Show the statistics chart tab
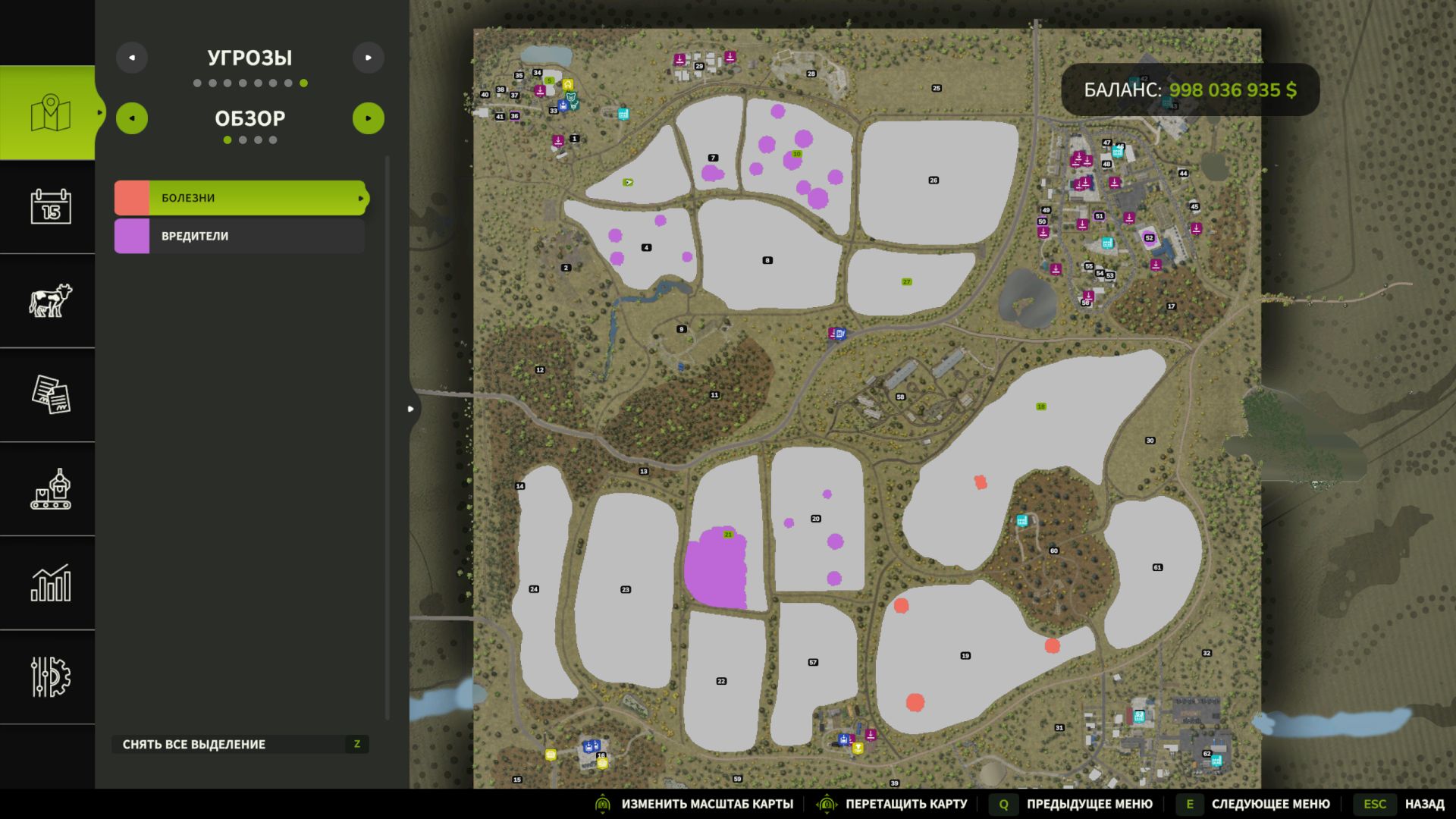 [x=50, y=582]
